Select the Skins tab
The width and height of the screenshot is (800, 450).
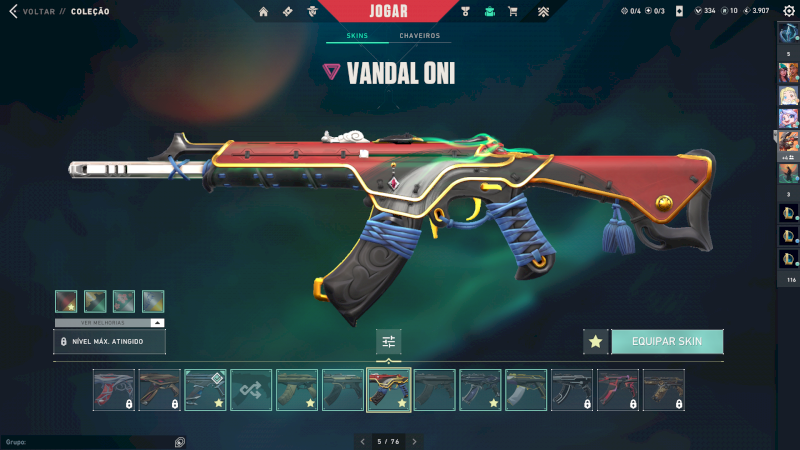click(x=357, y=36)
